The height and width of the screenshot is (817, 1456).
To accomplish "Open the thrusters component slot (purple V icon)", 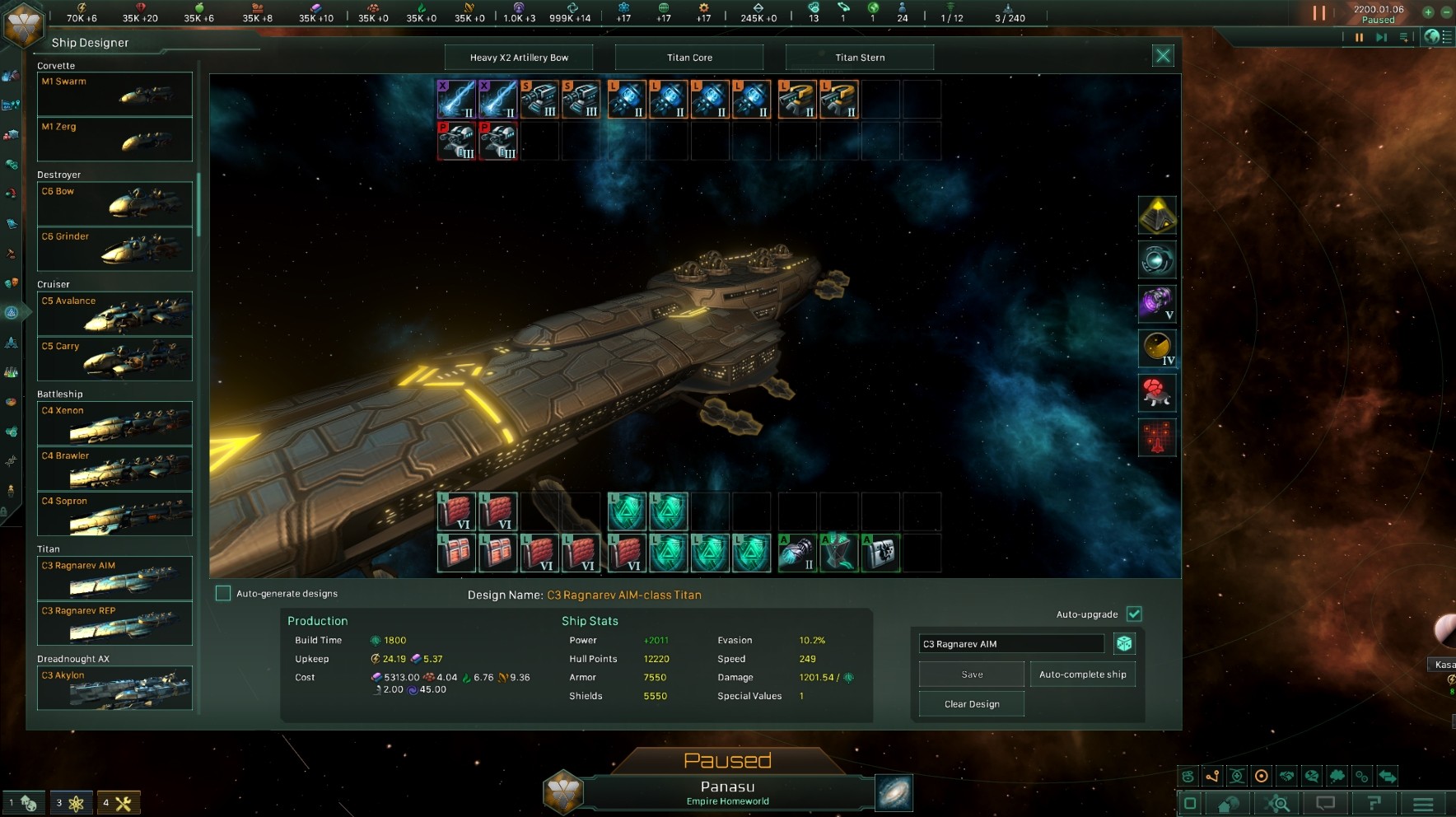I will [1157, 304].
